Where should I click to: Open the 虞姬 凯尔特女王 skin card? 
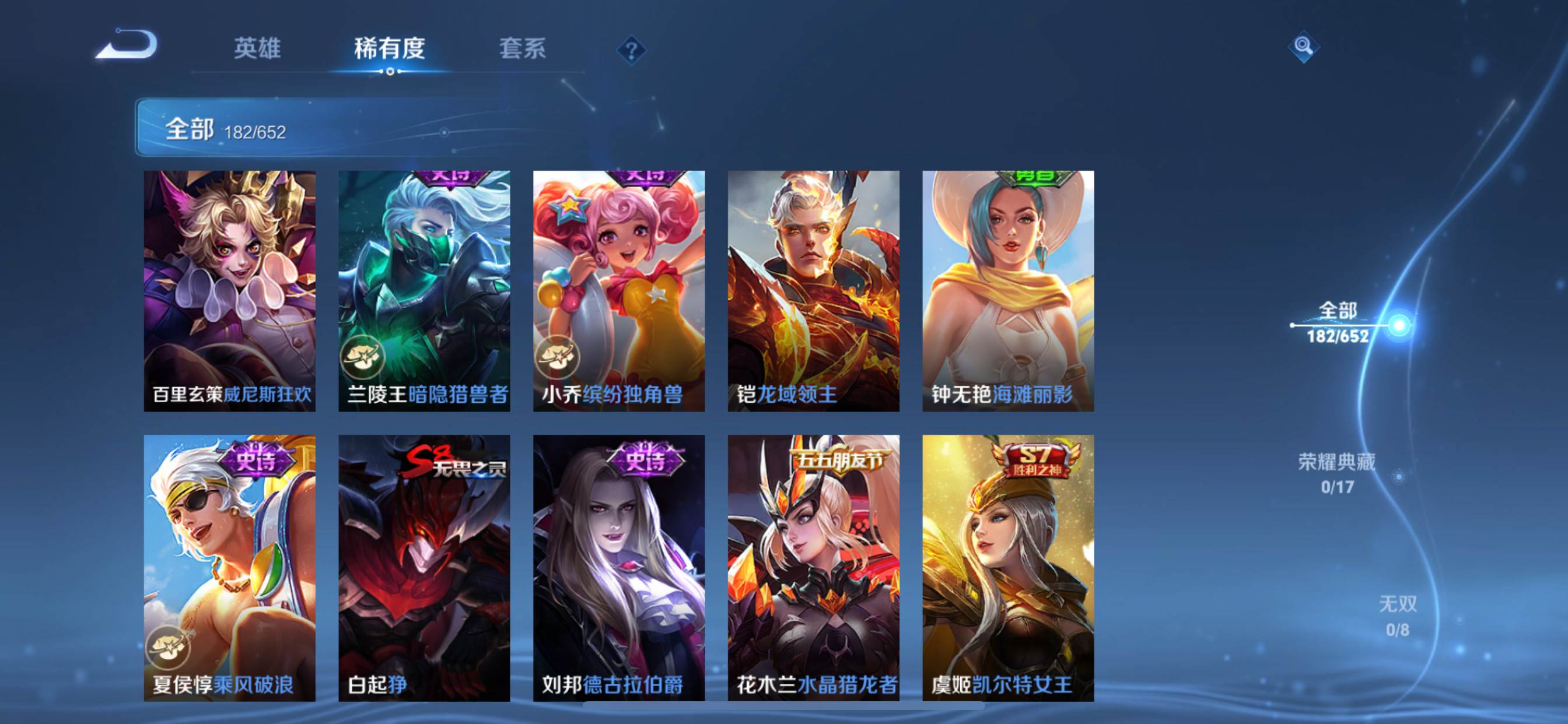tap(1008, 567)
